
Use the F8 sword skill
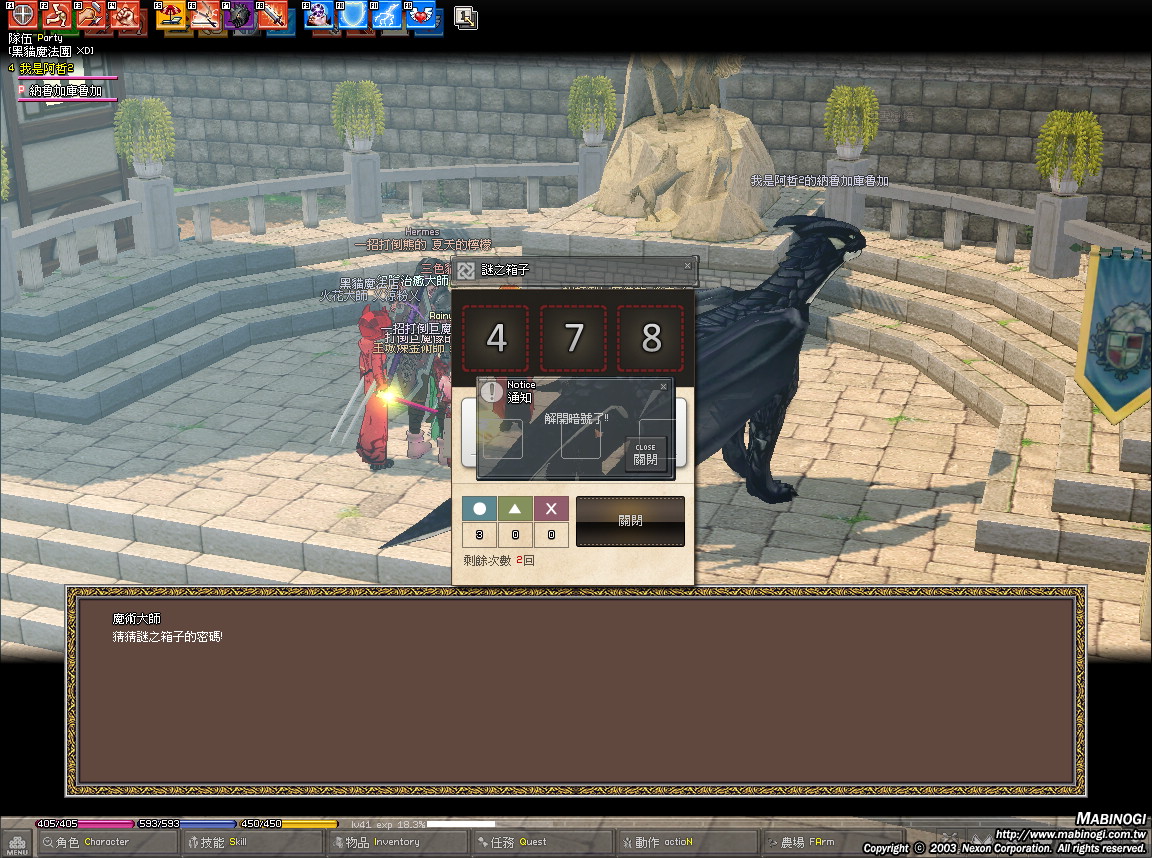pos(273,16)
